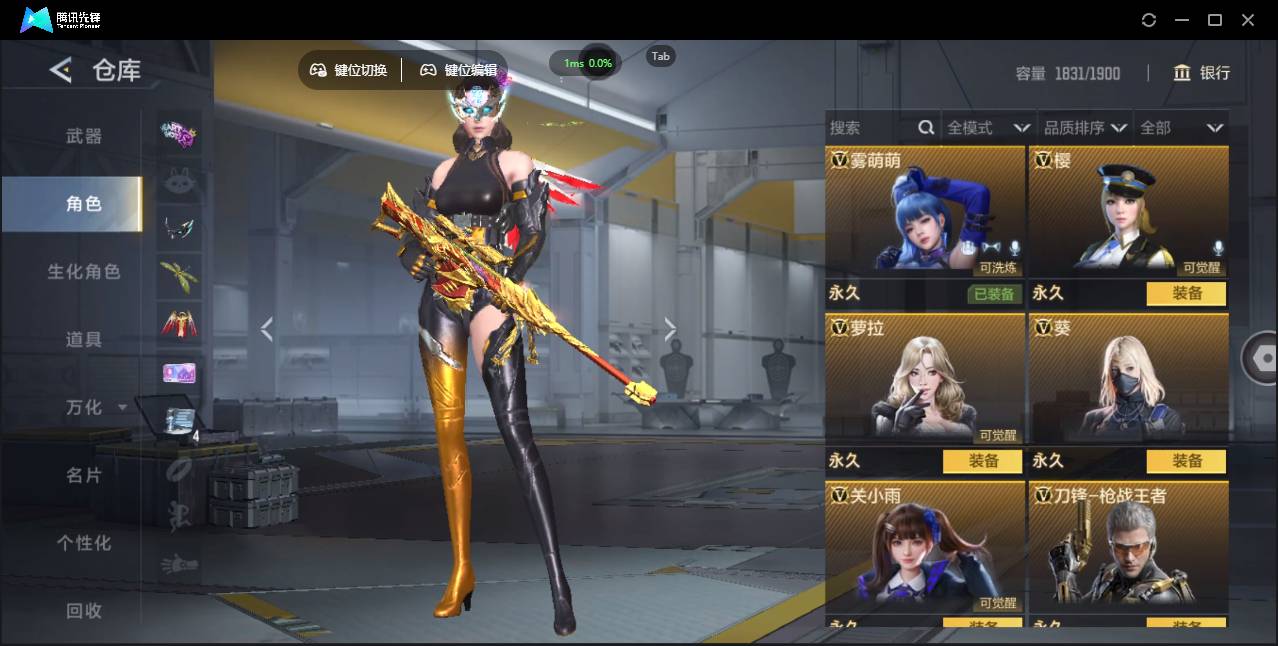The image size is (1278, 646).
Task: Switch to the 回收 tab
Action: pyautogui.click(x=84, y=611)
